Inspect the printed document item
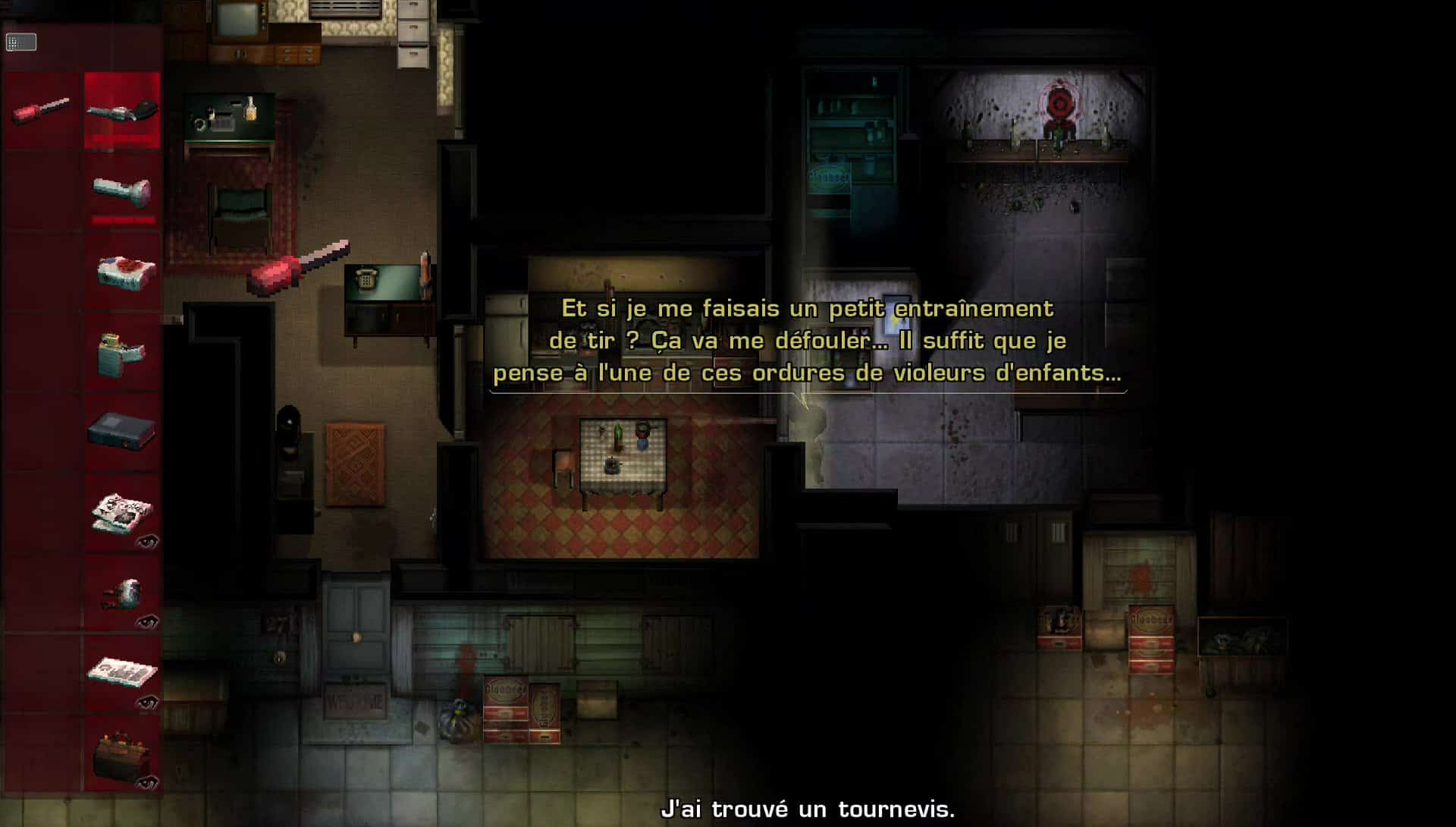The height and width of the screenshot is (827, 1456). coord(122,673)
